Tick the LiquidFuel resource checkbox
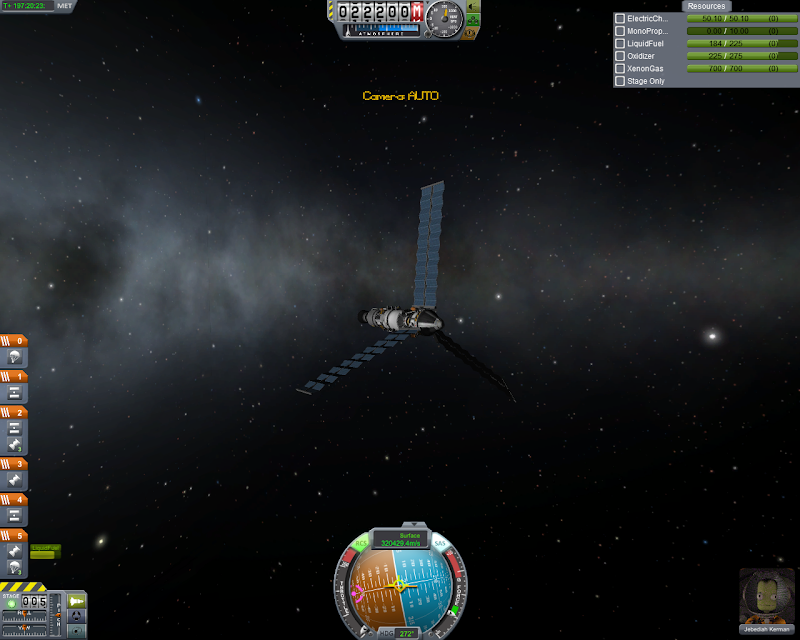 click(620, 44)
